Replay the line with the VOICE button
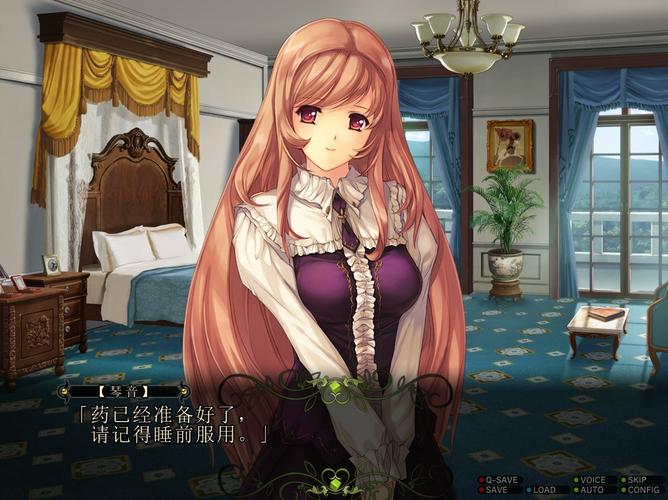The image size is (668, 500). click(592, 480)
